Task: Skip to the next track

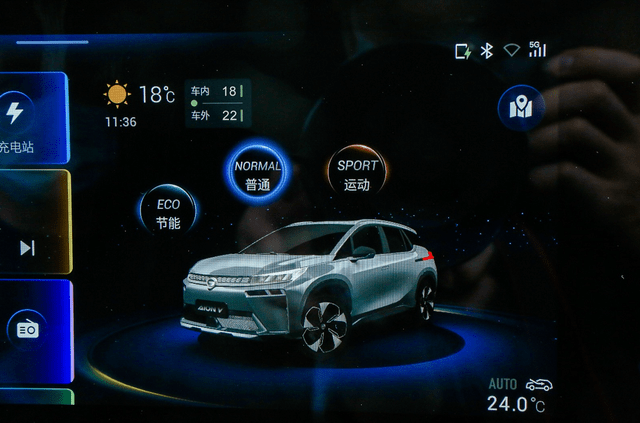Action: point(27,247)
